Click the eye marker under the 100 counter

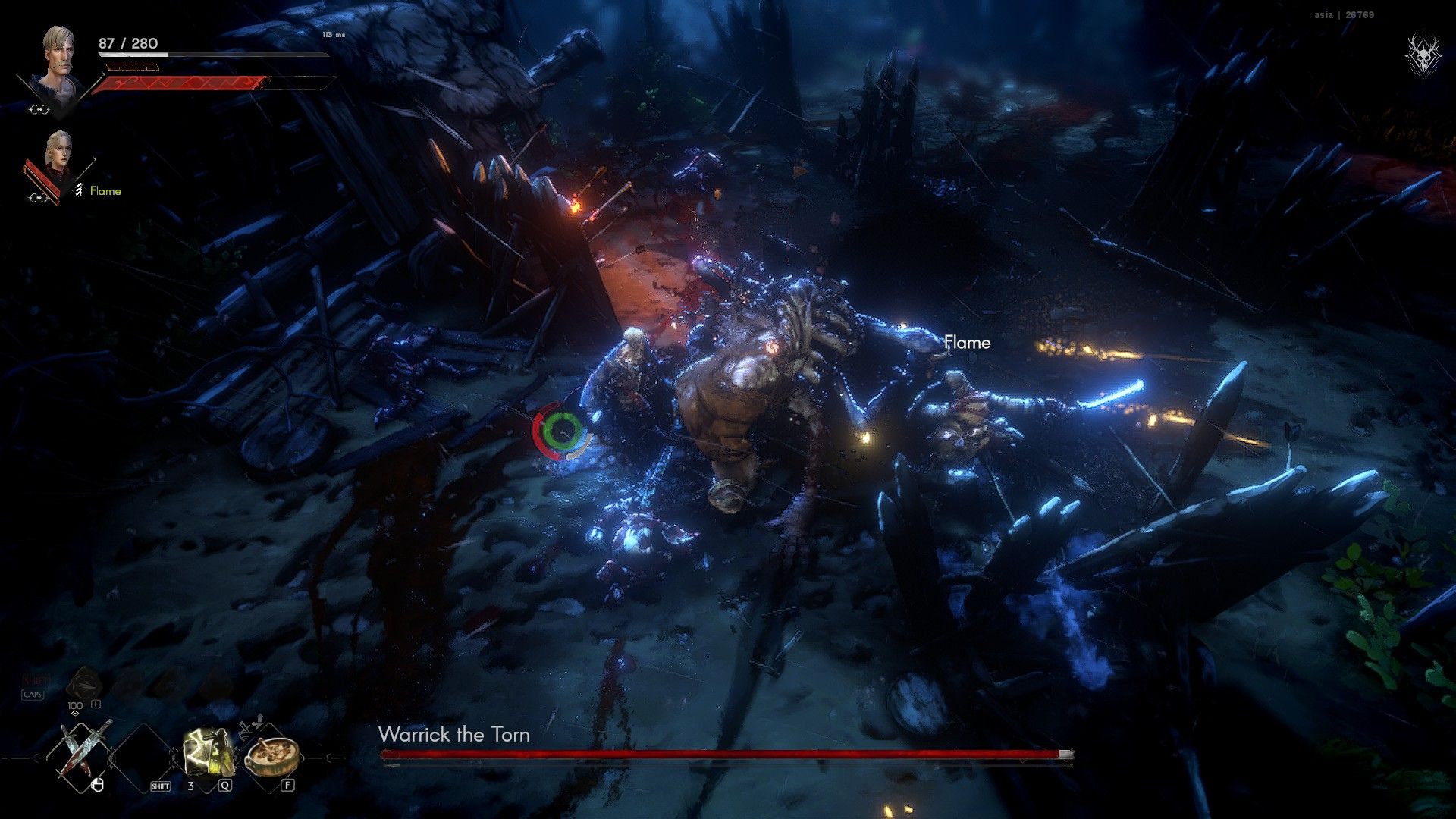pos(74,713)
